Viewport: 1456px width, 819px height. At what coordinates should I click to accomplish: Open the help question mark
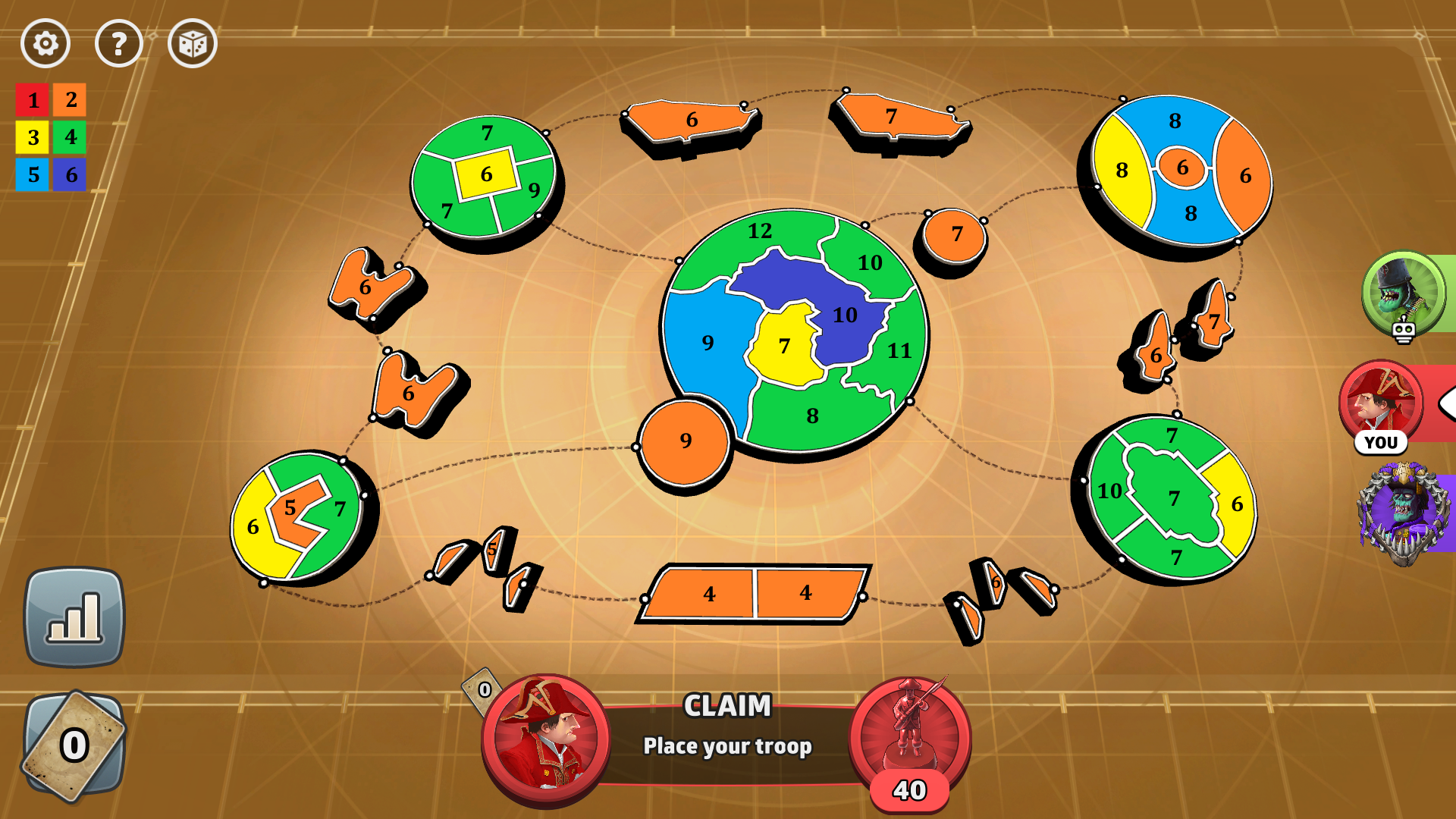click(x=118, y=43)
